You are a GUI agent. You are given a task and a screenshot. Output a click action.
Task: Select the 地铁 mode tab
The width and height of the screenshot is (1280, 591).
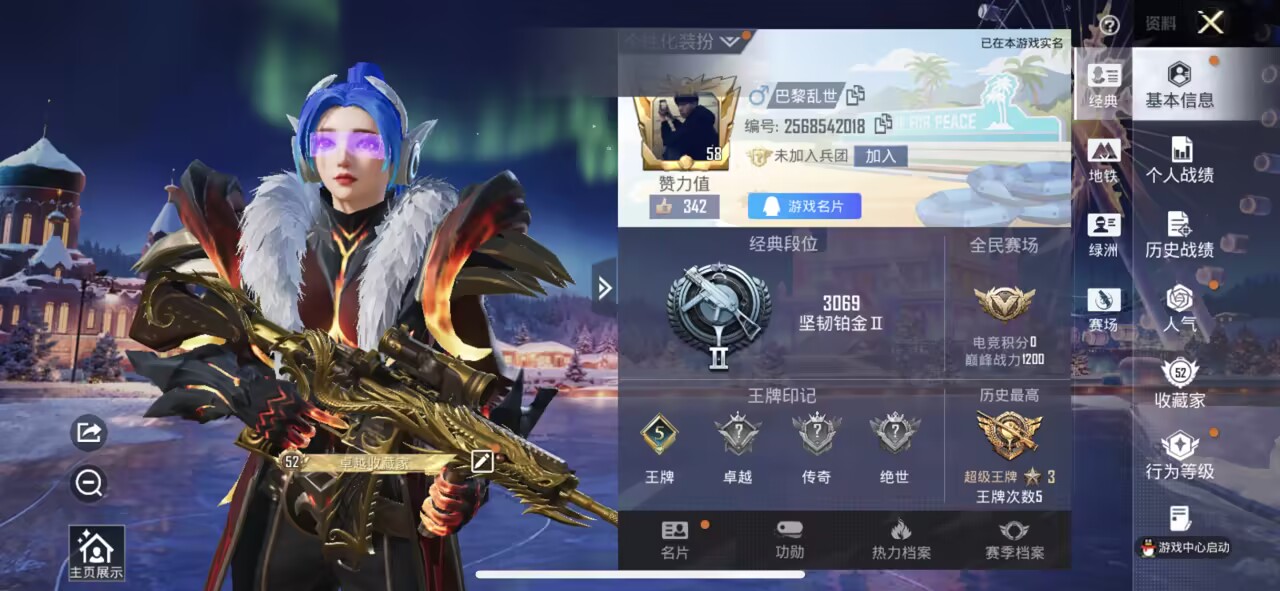(1104, 160)
